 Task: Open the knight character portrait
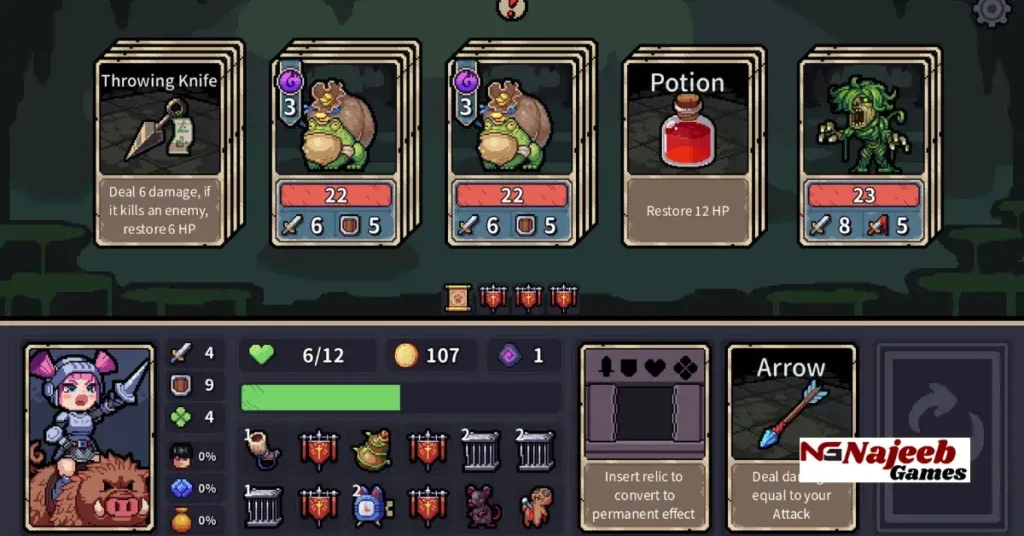pyautogui.click(x=90, y=437)
